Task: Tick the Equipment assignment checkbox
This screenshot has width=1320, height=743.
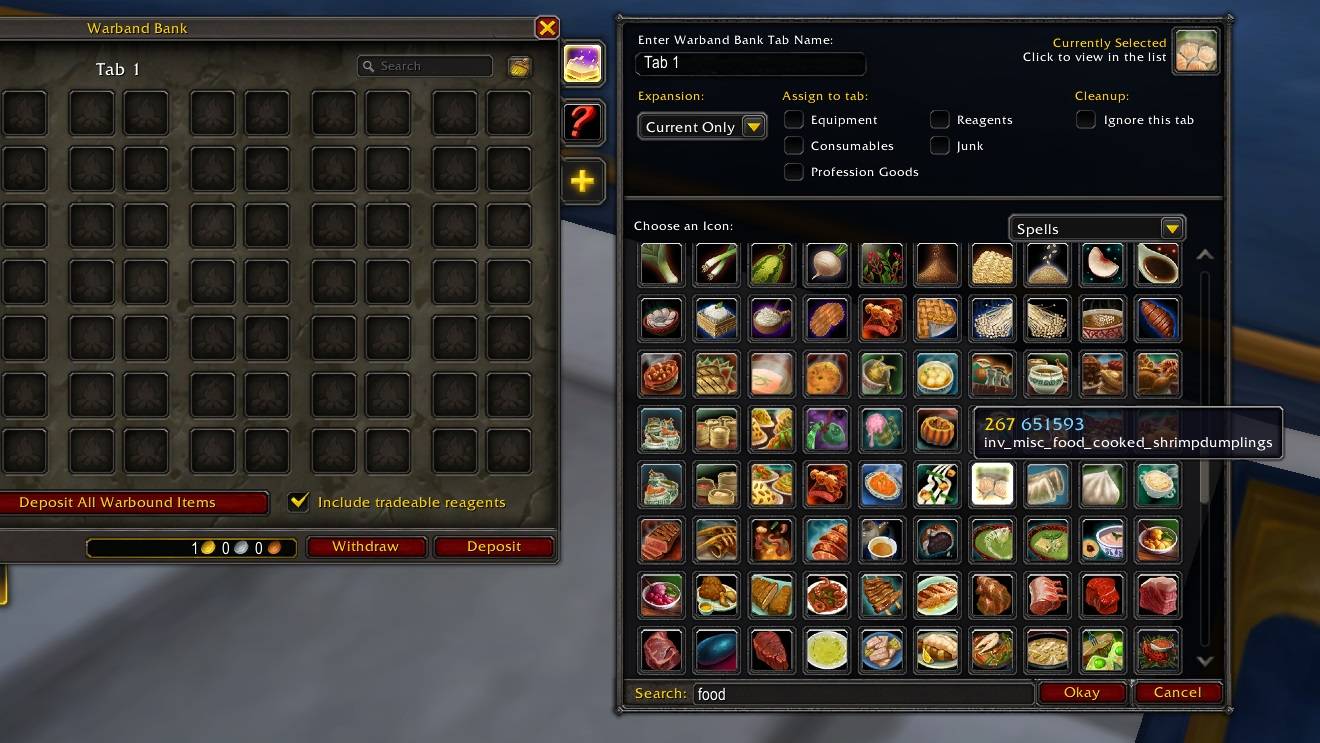Action: click(794, 120)
